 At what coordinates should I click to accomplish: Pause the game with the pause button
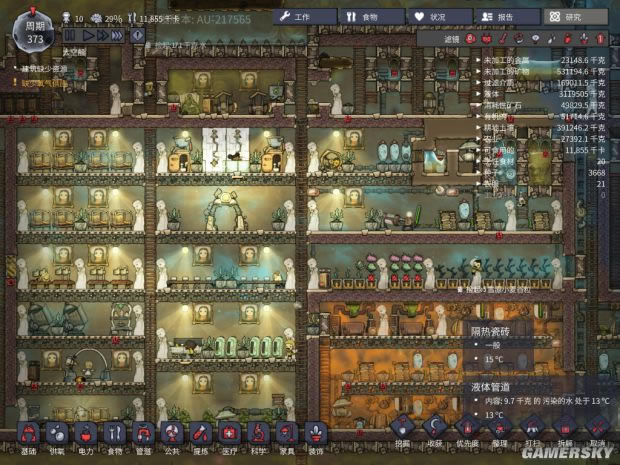point(71,35)
